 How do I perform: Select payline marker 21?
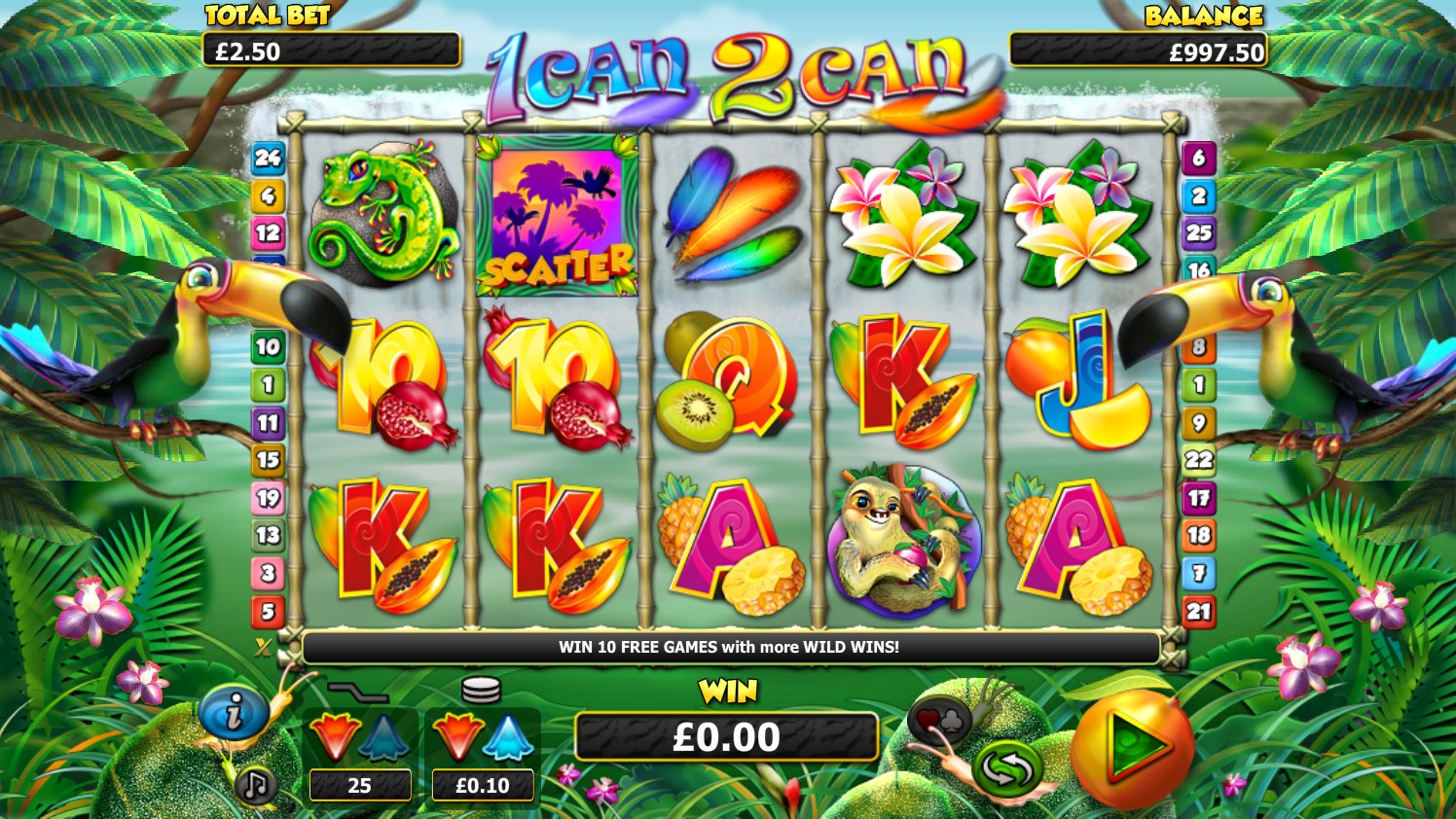[x=1199, y=612]
